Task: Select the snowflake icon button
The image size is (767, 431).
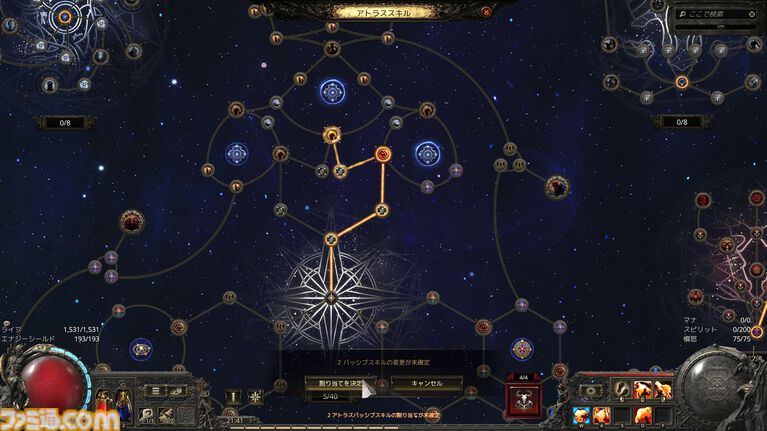Action: click(255, 396)
